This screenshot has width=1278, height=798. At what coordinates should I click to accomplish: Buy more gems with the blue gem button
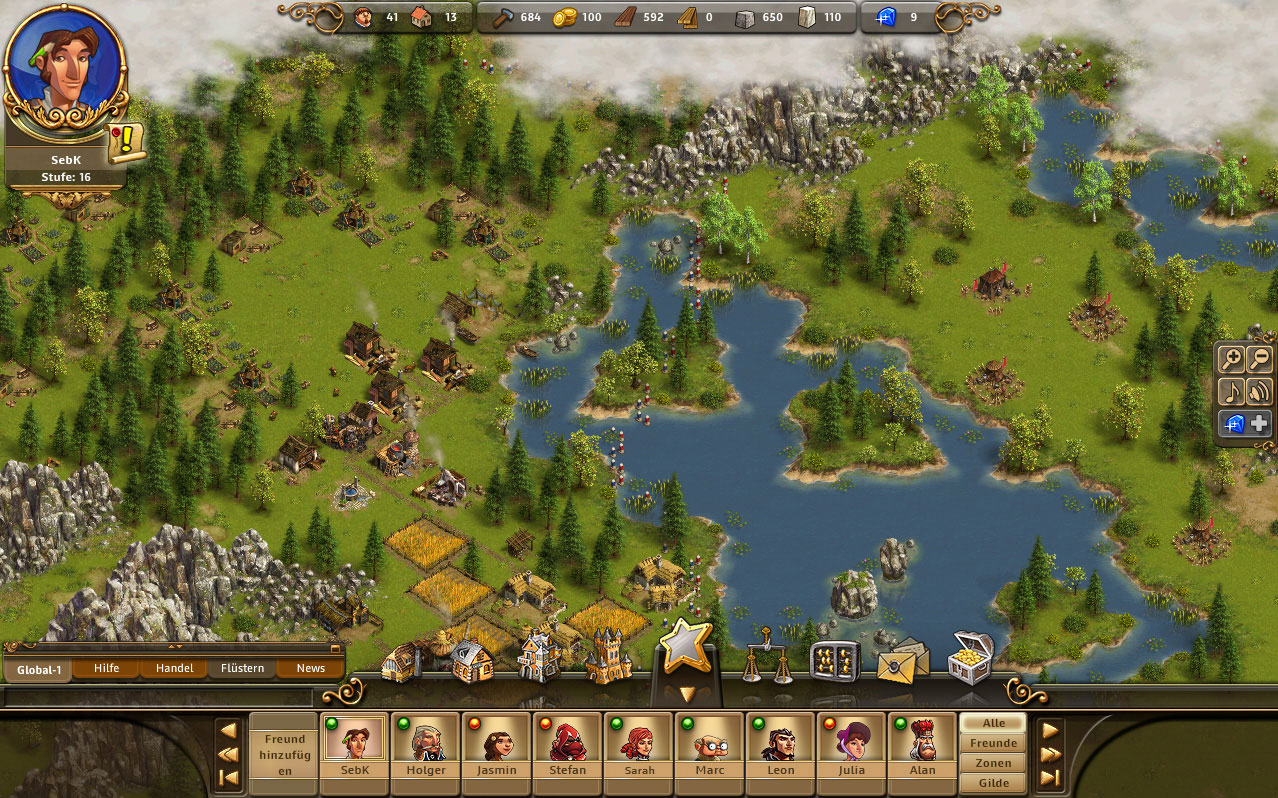point(1244,423)
